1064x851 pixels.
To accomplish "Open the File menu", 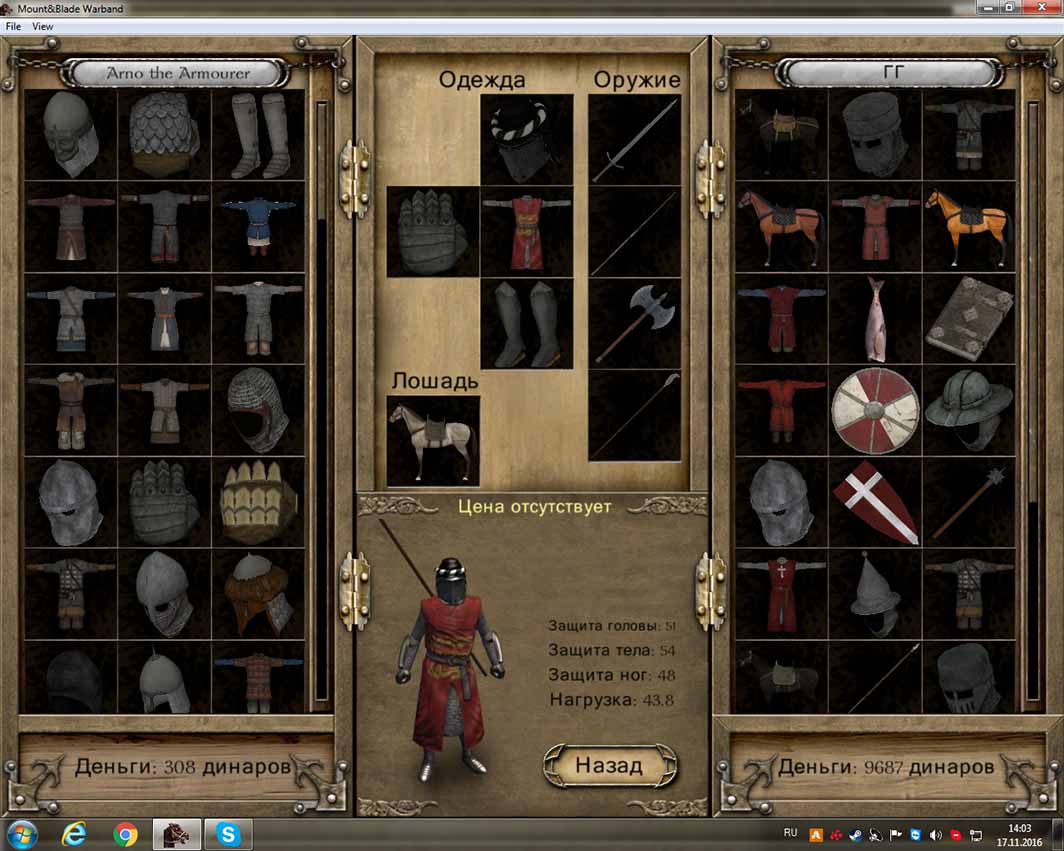I will pyautogui.click(x=13, y=26).
